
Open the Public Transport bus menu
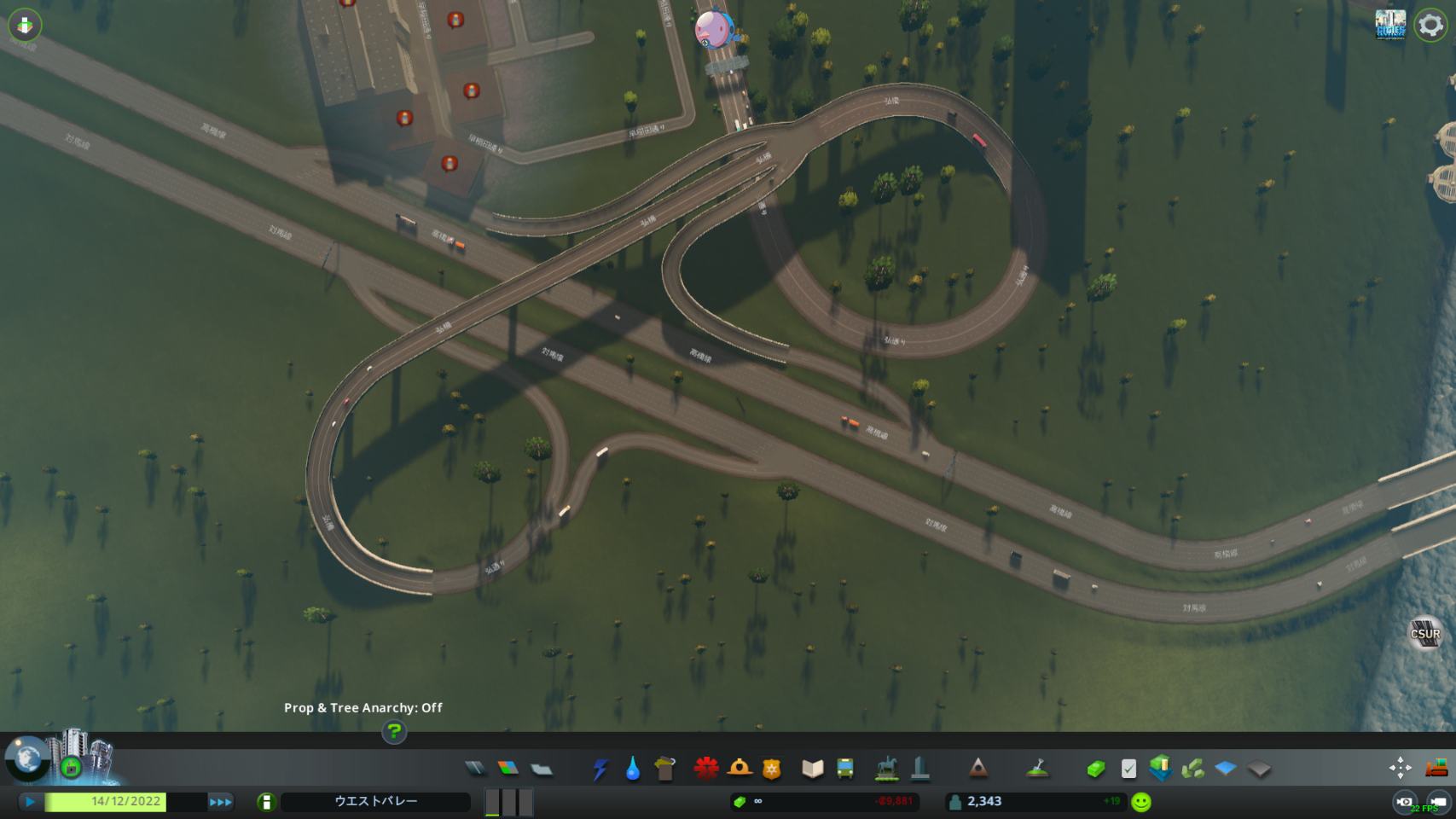(x=845, y=769)
